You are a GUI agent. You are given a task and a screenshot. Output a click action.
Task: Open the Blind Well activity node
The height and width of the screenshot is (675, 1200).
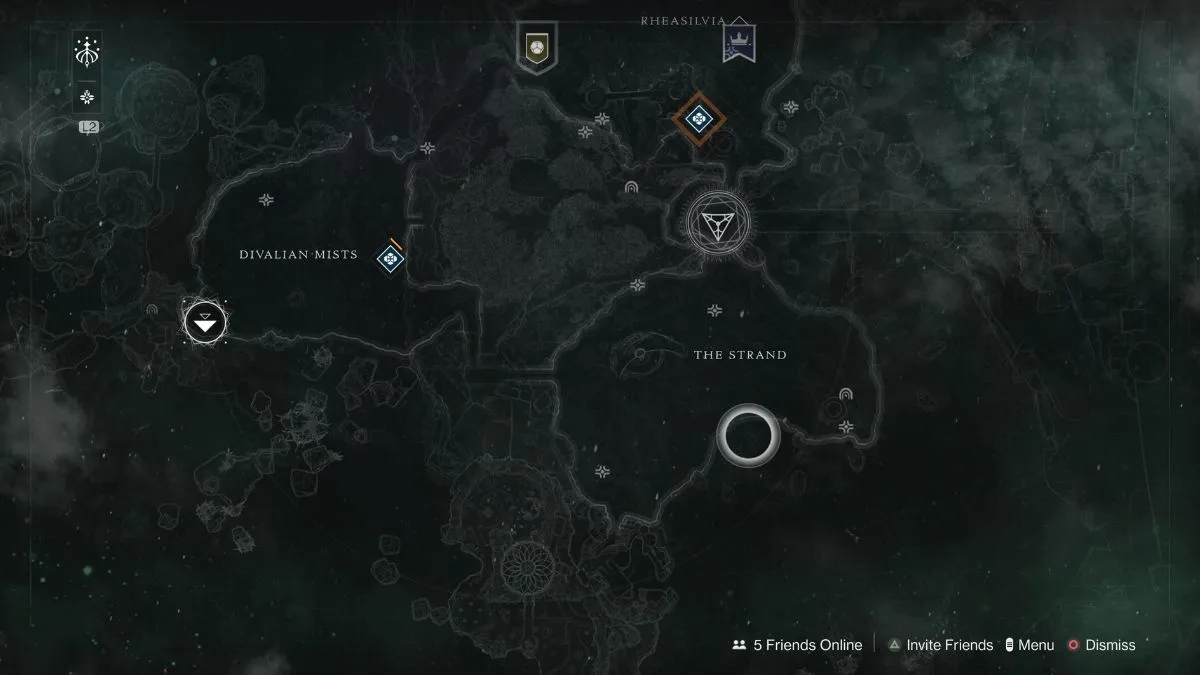click(x=717, y=221)
